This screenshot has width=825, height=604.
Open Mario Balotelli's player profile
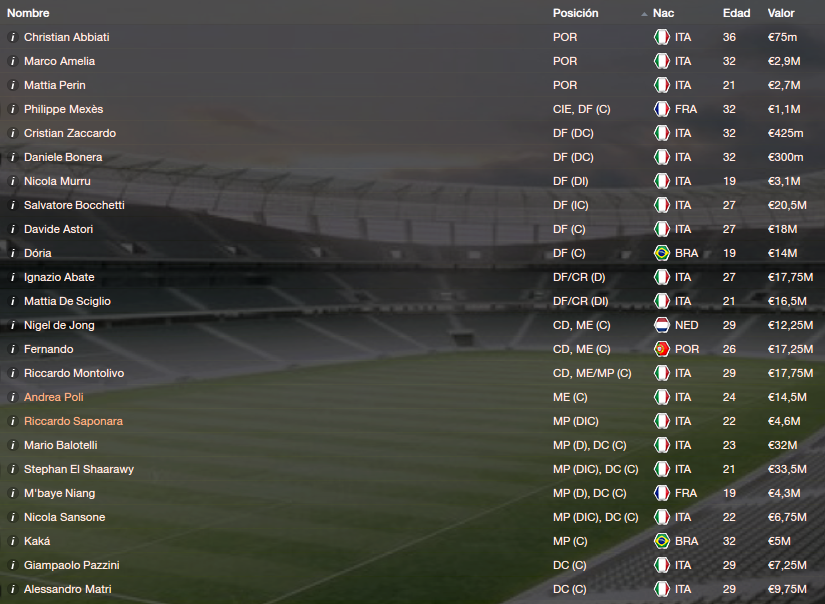point(60,445)
